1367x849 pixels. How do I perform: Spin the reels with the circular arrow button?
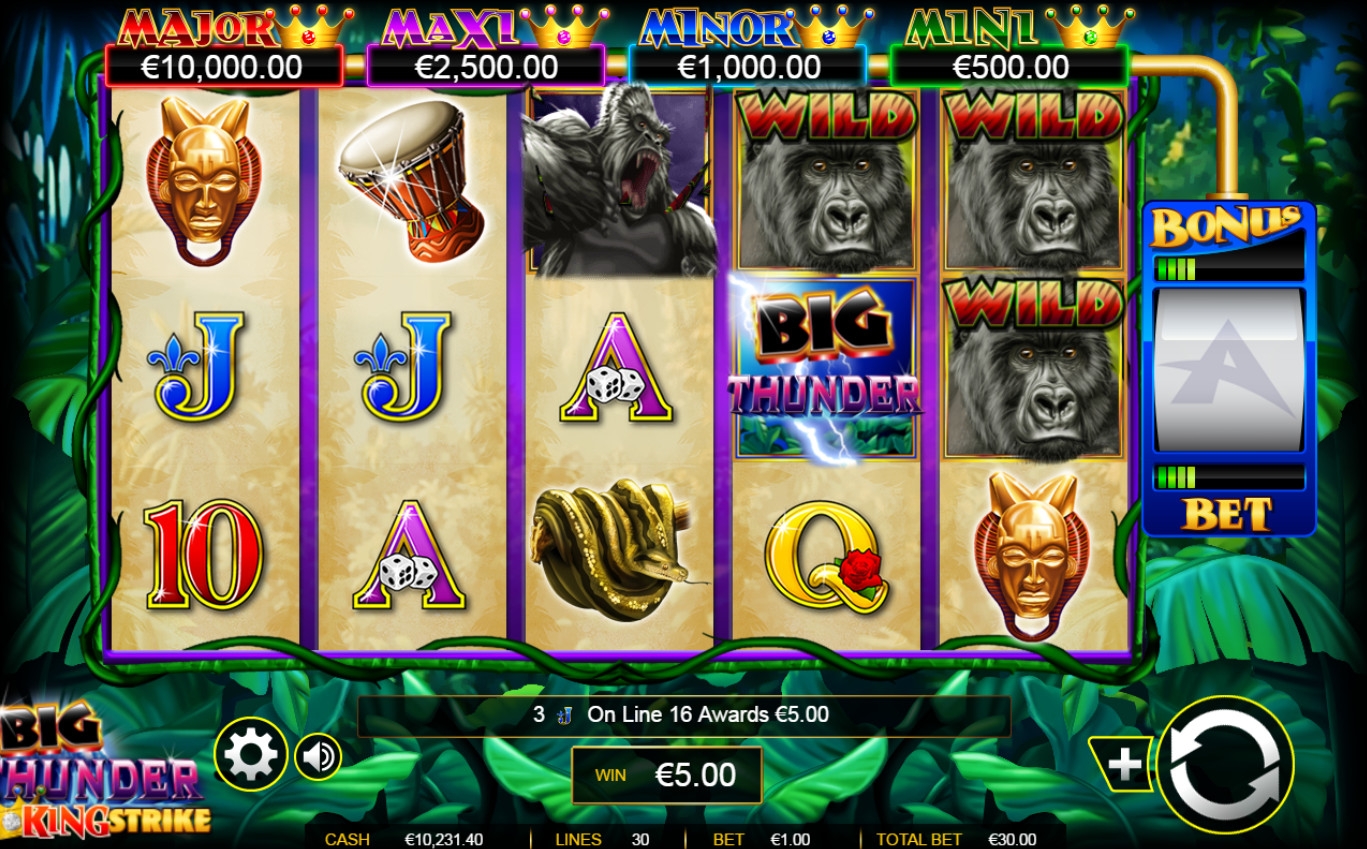[1225, 765]
